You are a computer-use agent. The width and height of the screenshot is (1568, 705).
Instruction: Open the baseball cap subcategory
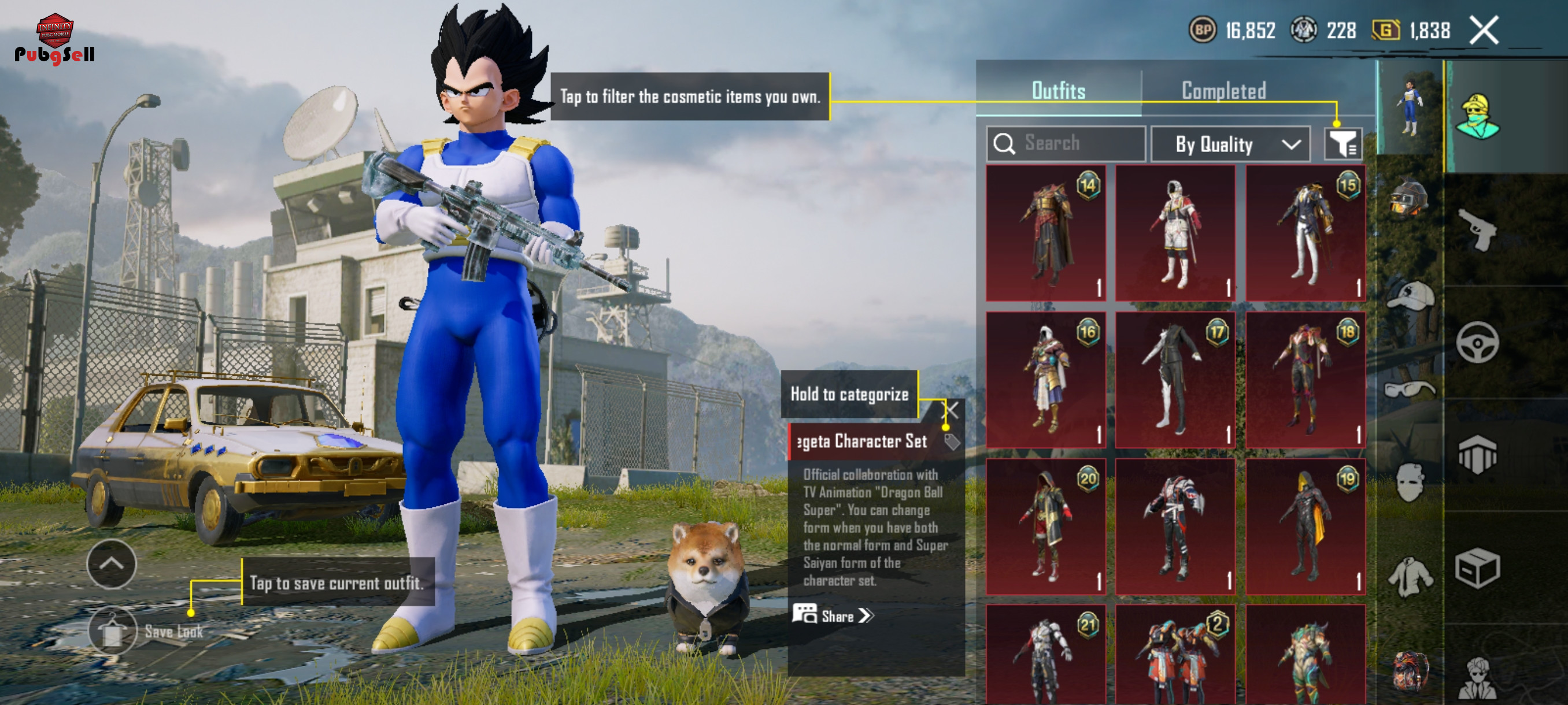[1408, 296]
